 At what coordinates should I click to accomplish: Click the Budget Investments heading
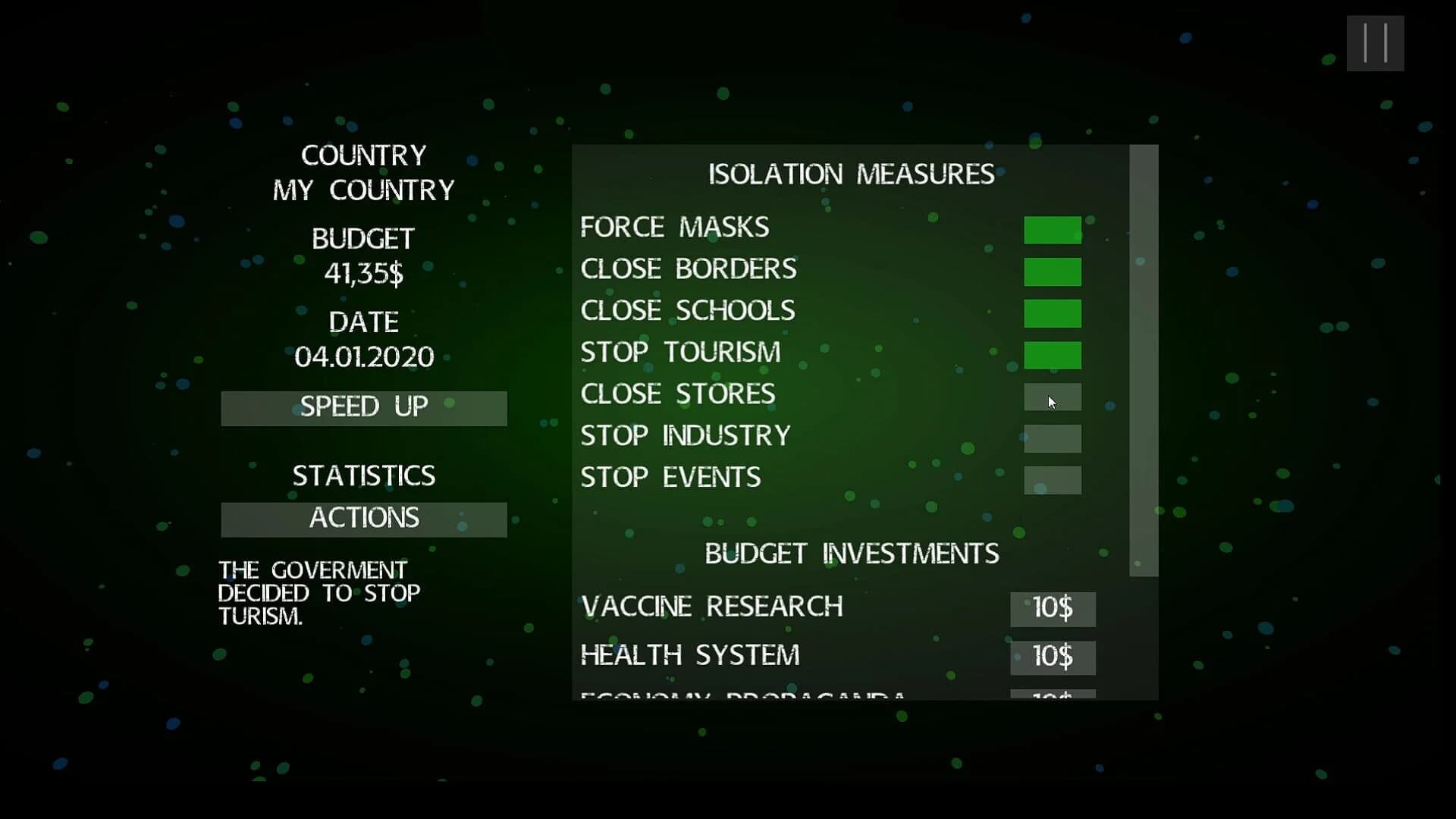click(852, 554)
